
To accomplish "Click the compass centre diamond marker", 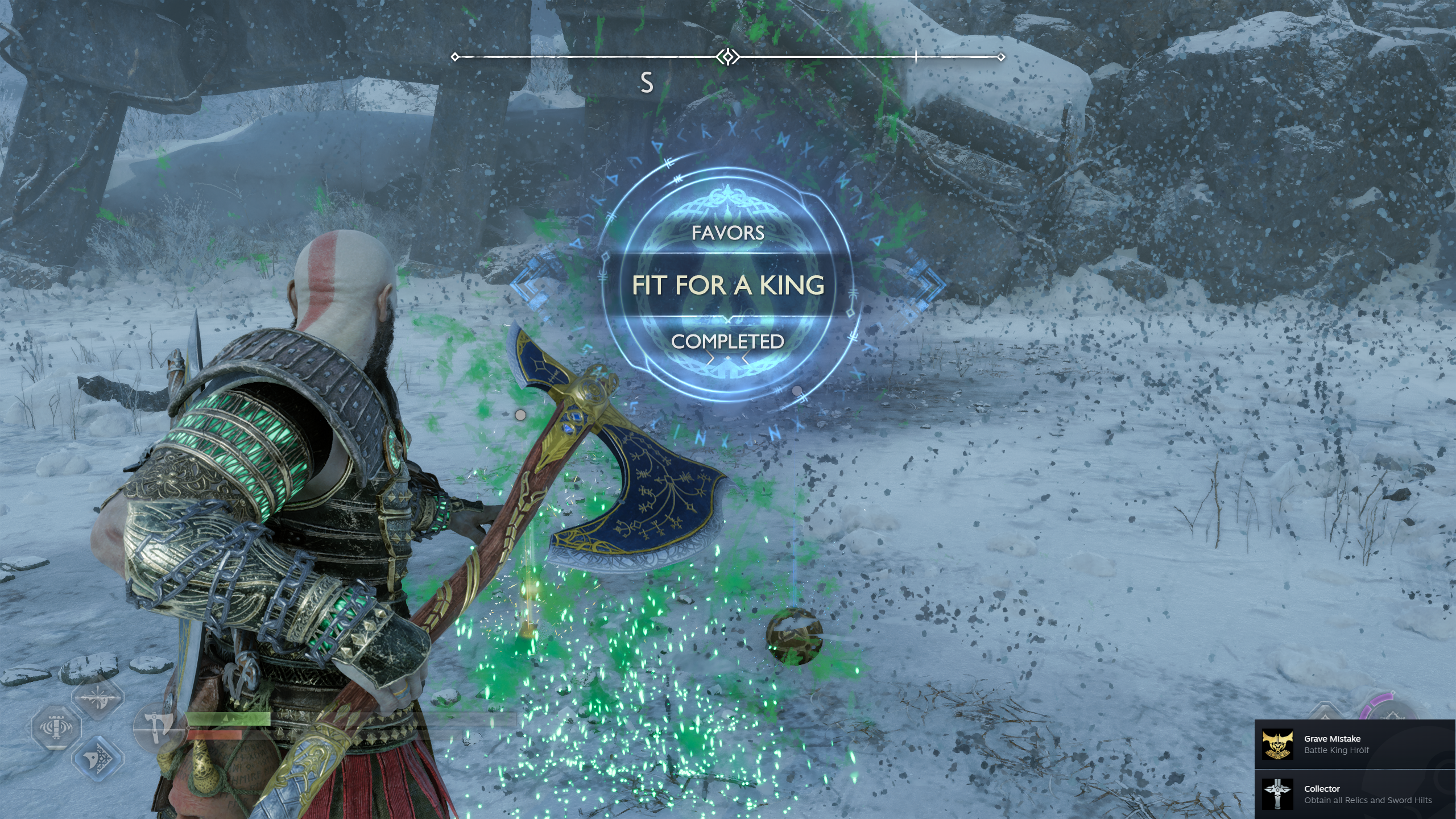I will [727, 57].
